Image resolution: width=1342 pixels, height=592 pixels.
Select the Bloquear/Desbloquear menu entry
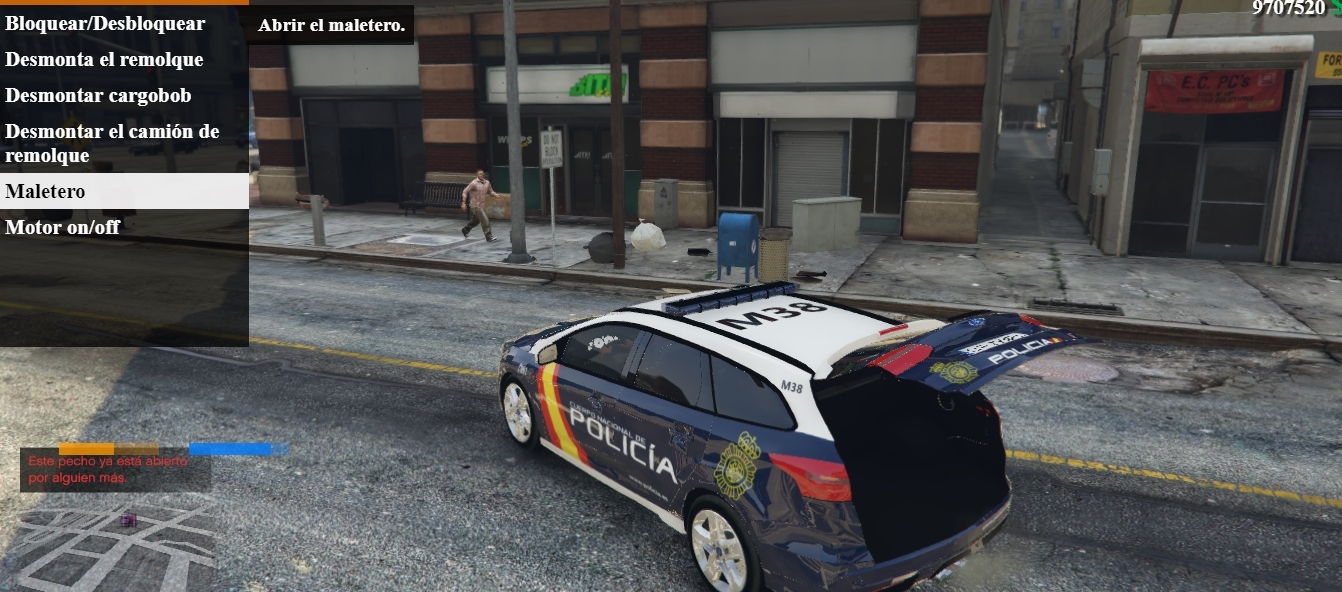click(x=105, y=24)
